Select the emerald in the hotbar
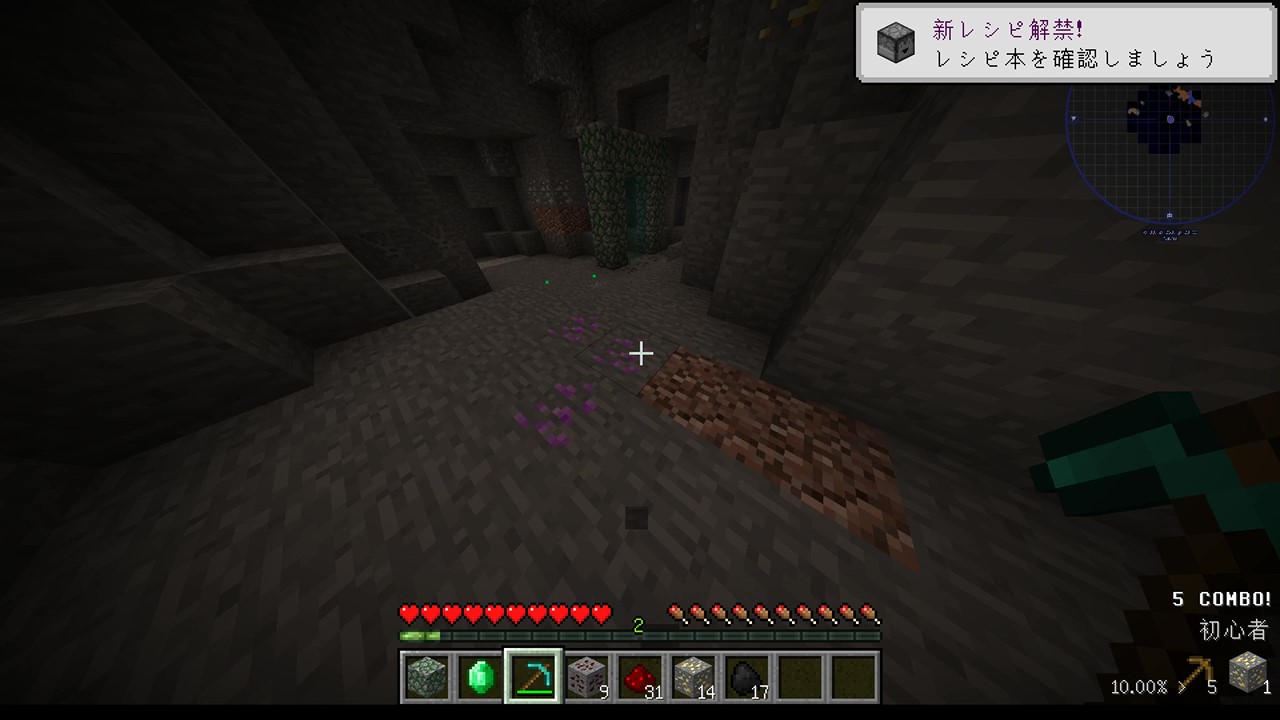 pyautogui.click(x=480, y=677)
